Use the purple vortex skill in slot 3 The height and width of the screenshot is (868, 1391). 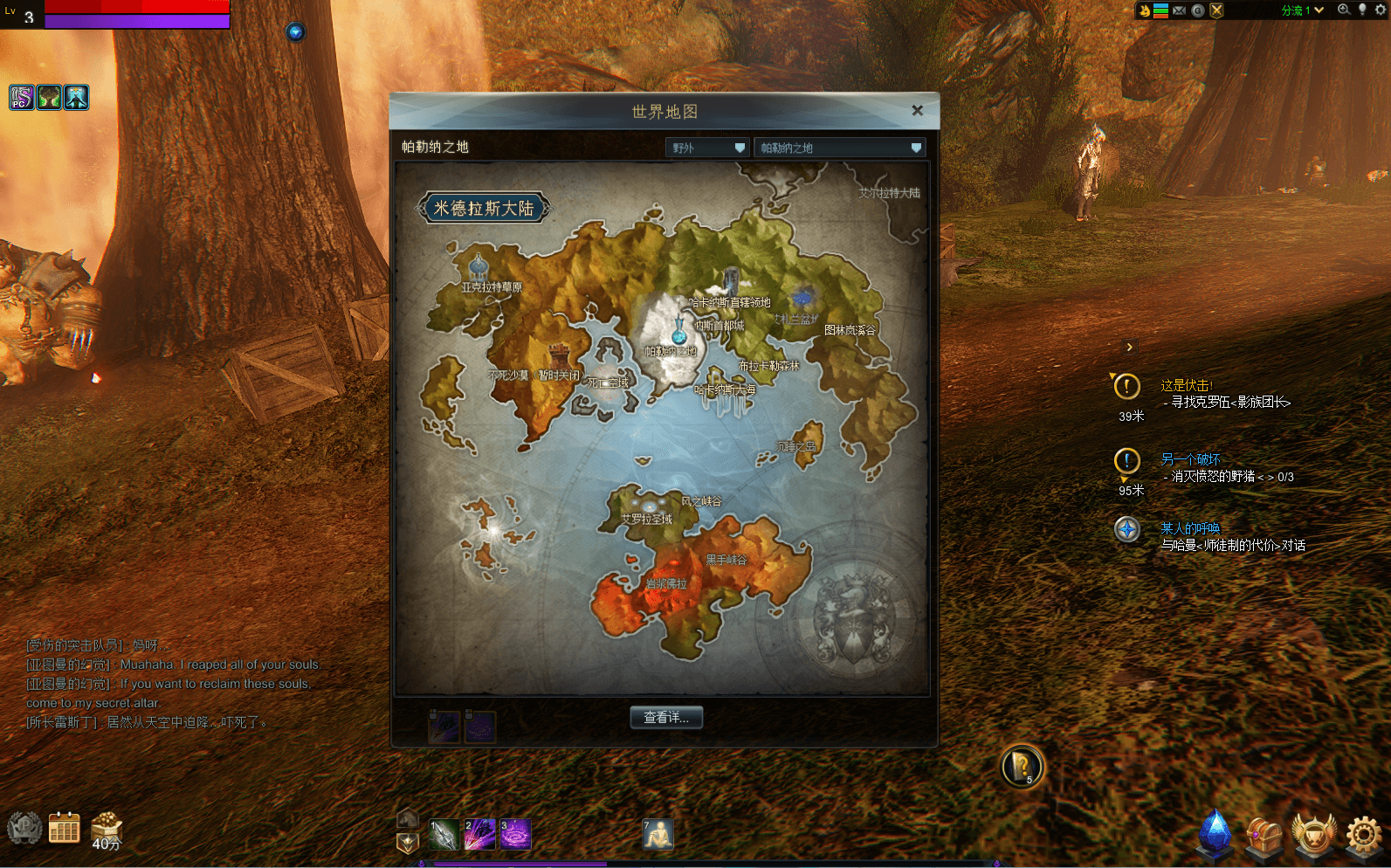(515, 835)
